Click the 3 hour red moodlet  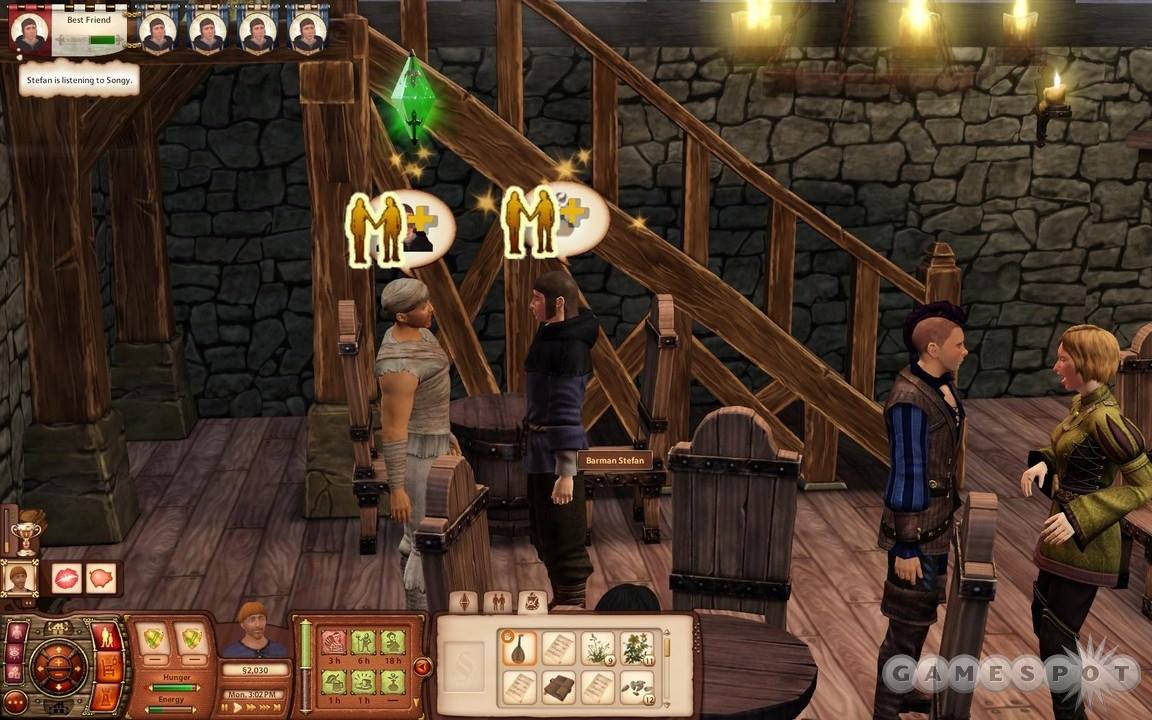[333, 642]
